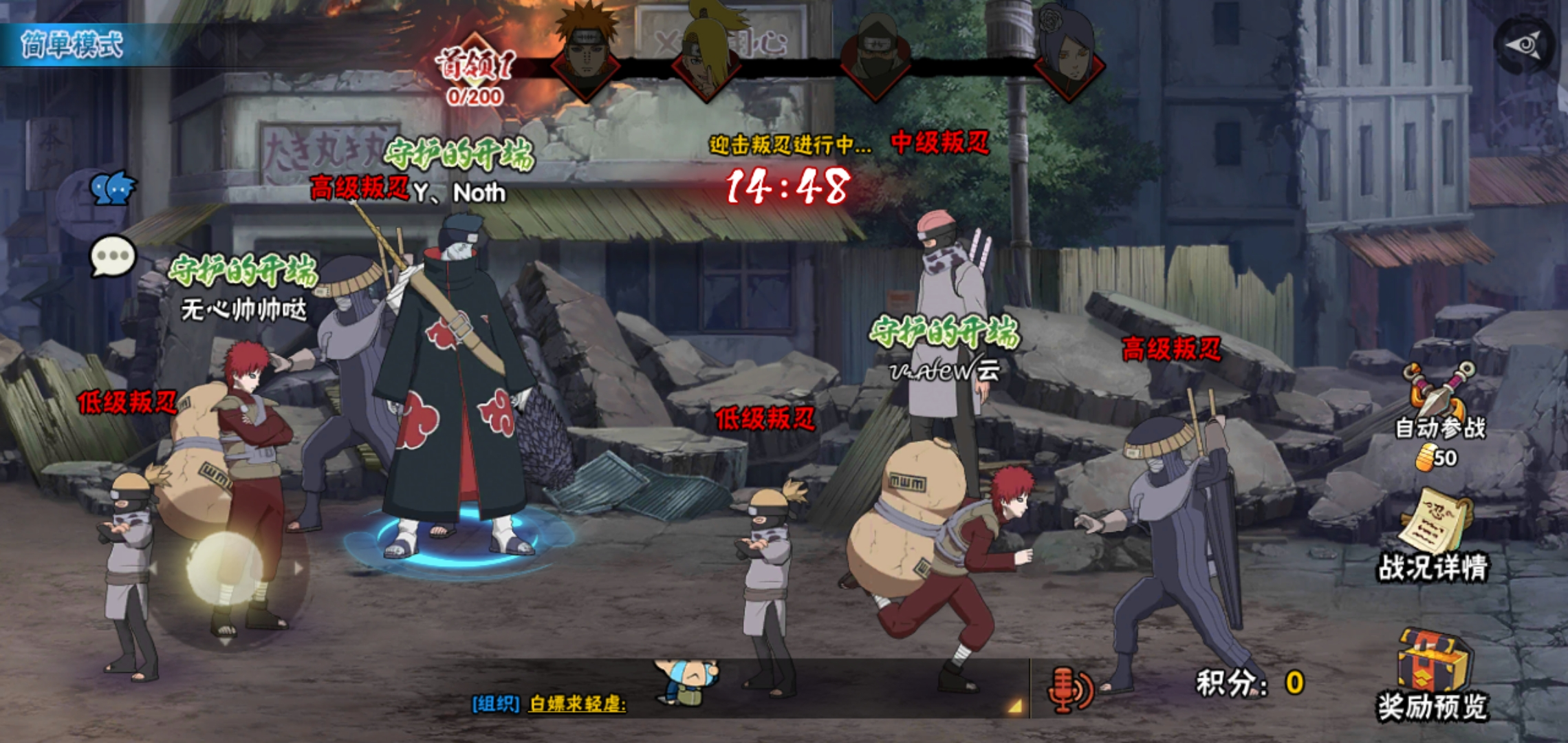Tap the Sharingan eye icon in corner

[1526, 46]
